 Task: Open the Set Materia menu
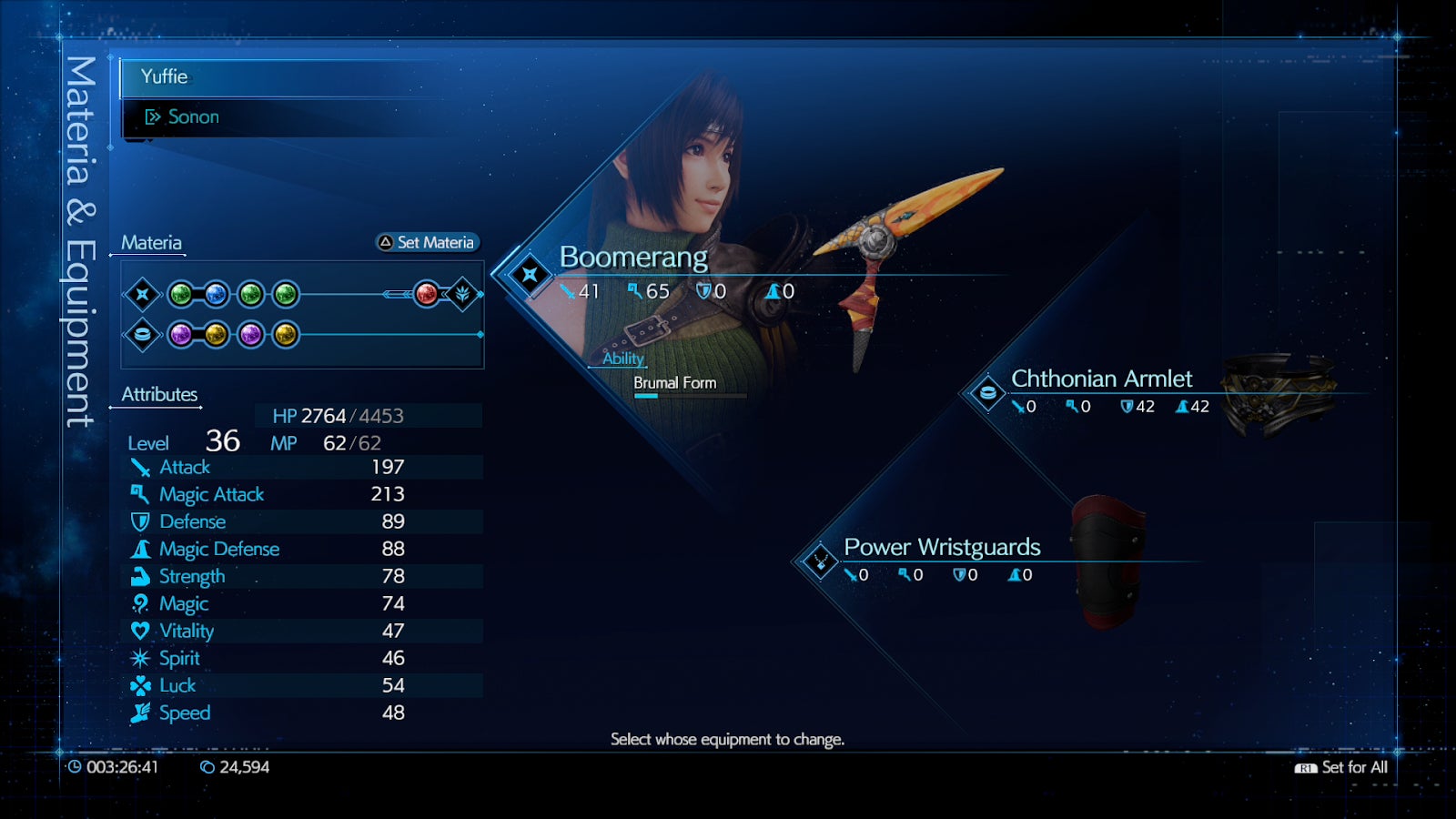[426, 243]
